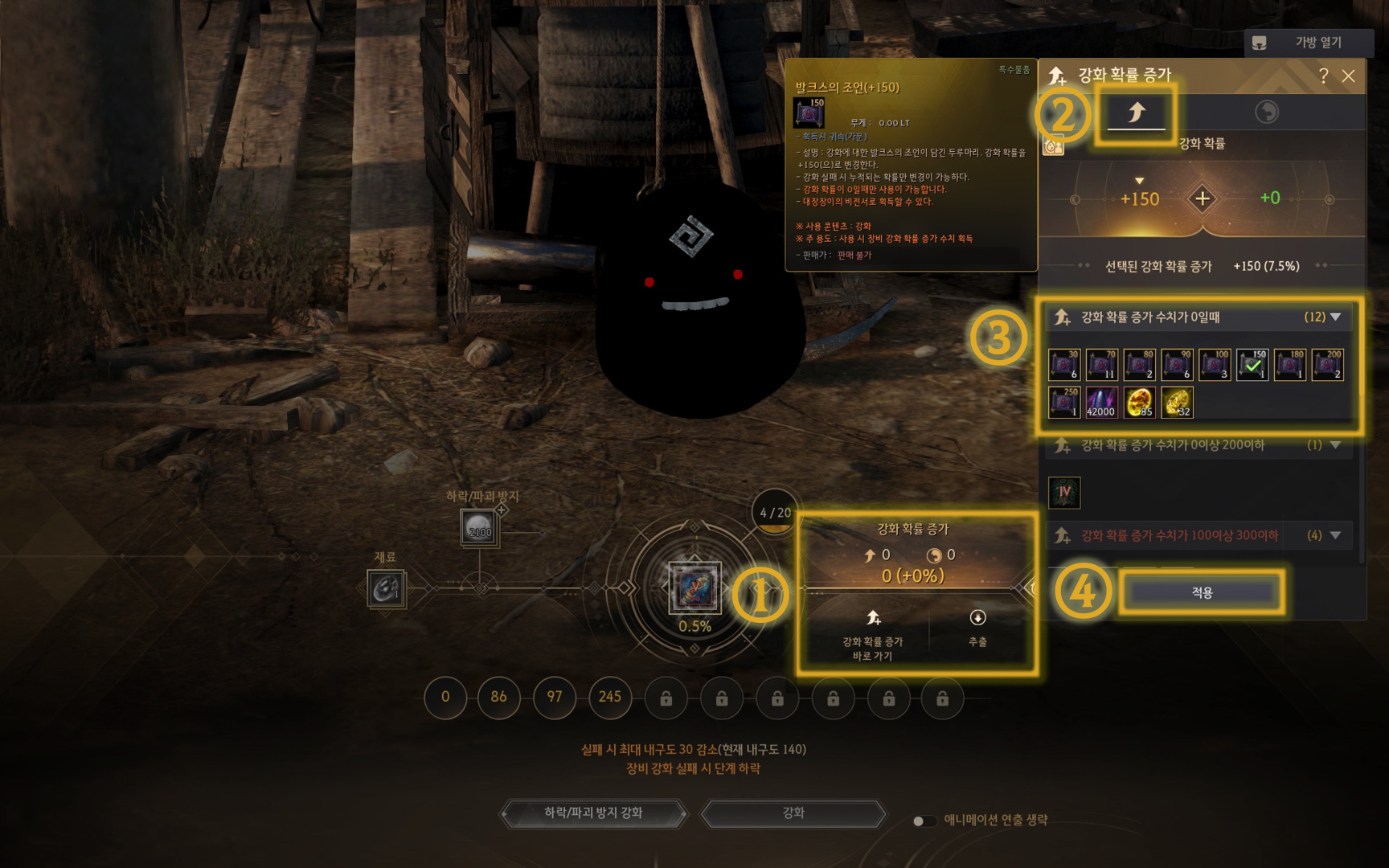1389x868 pixels.
Task: Switch to the arrow enhancement chance tab
Action: pos(1136,113)
